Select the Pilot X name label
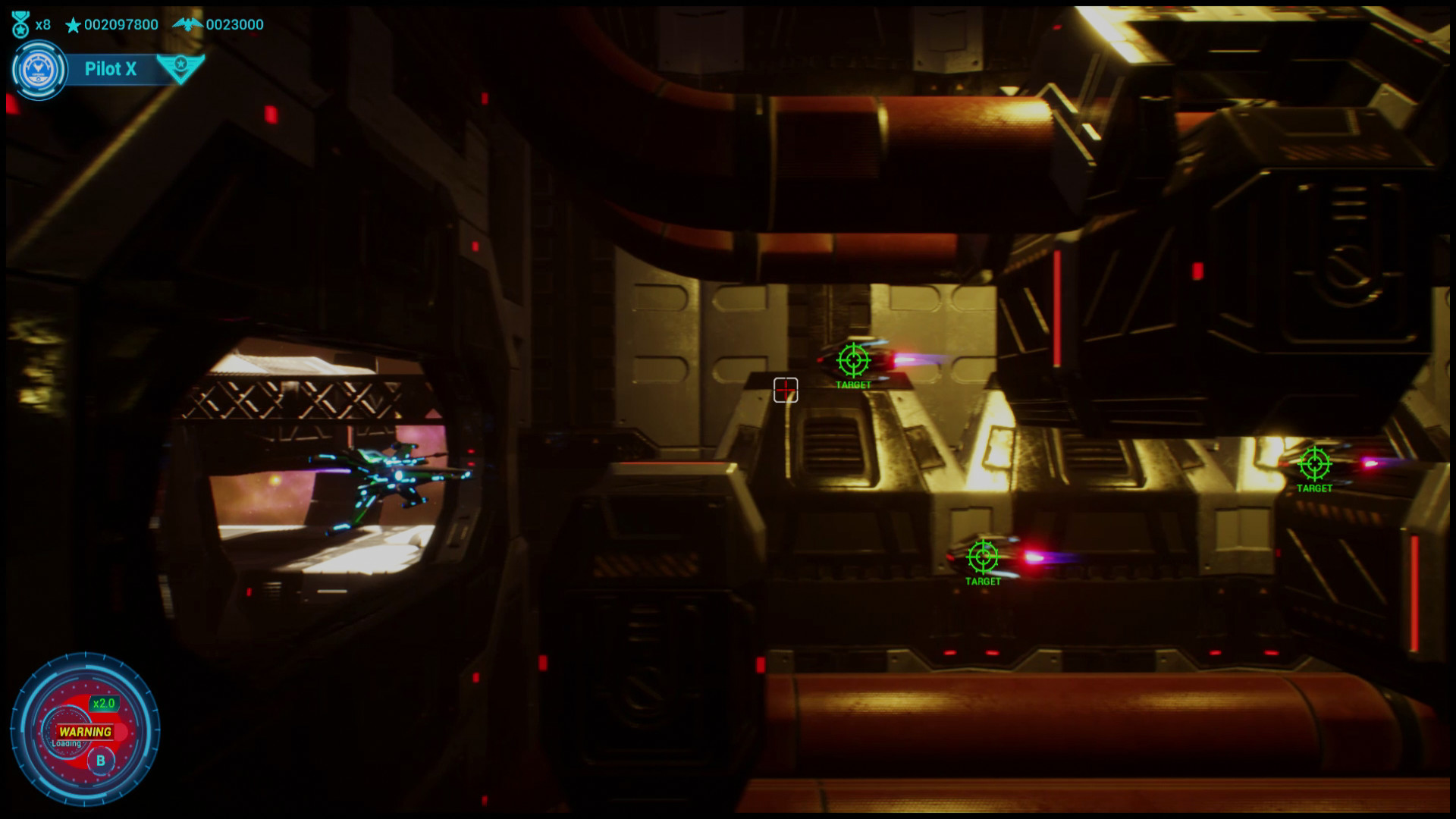The height and width of the screenshot is (819, 1456). pyautogui.click(x=110, y=69)
